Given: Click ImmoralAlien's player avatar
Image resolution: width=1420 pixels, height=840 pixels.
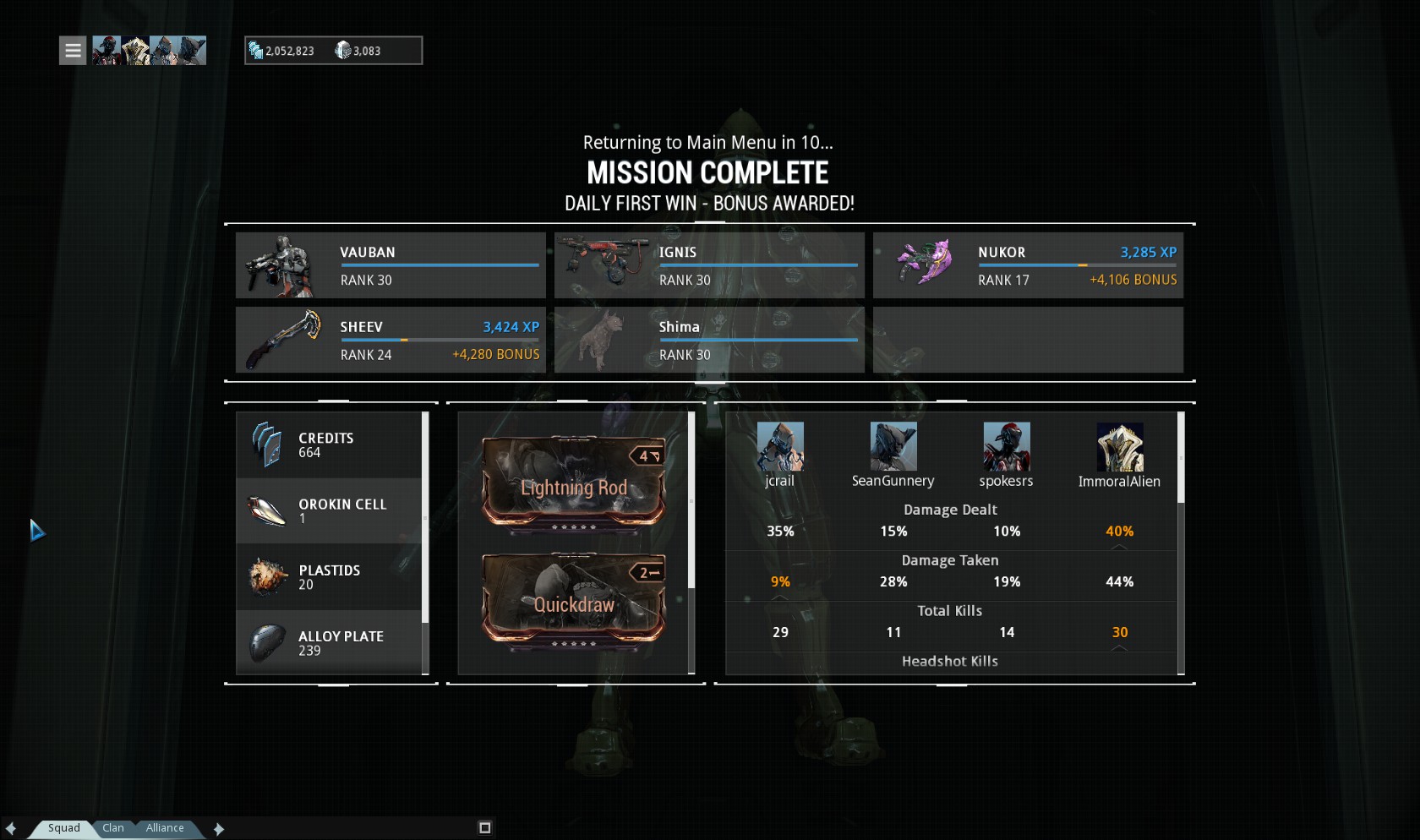Looking at the screenshot, I should tap(1120, 447).
